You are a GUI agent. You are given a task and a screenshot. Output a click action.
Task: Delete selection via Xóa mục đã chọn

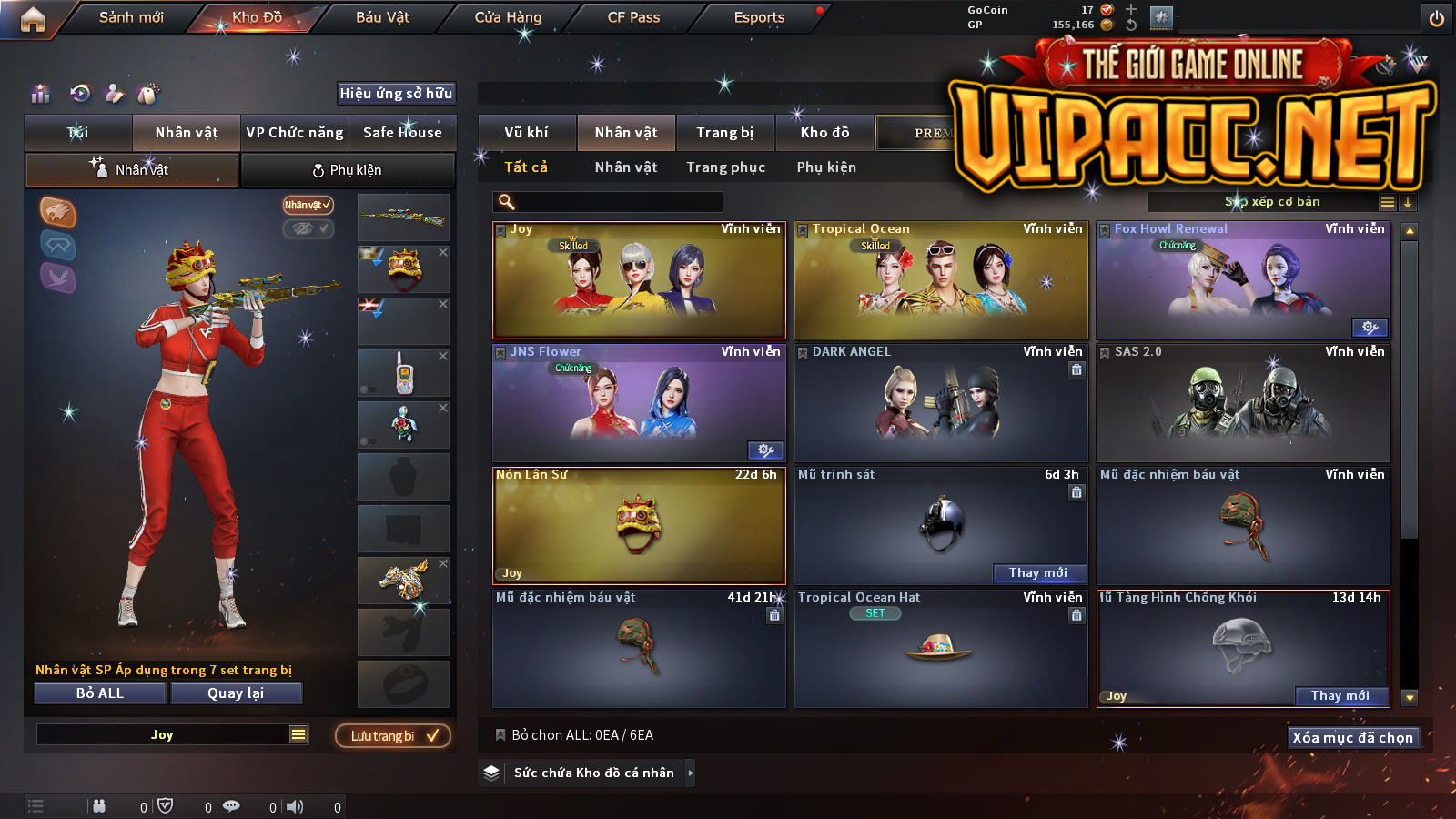click(x=1352, y=738)
